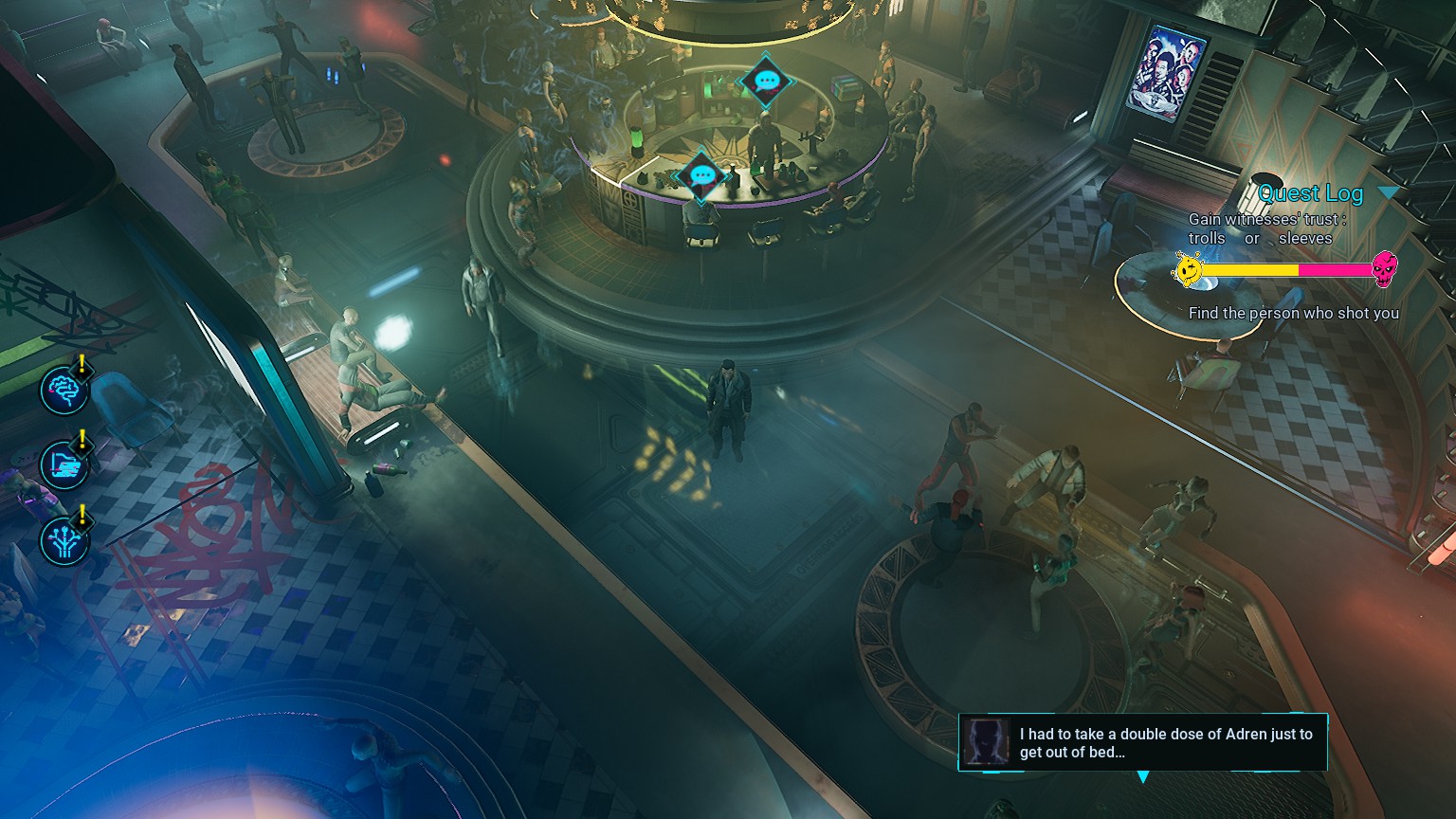
Task: Advance the dialogue with the cyan arrow
Action: click(x=1143, y=777)
